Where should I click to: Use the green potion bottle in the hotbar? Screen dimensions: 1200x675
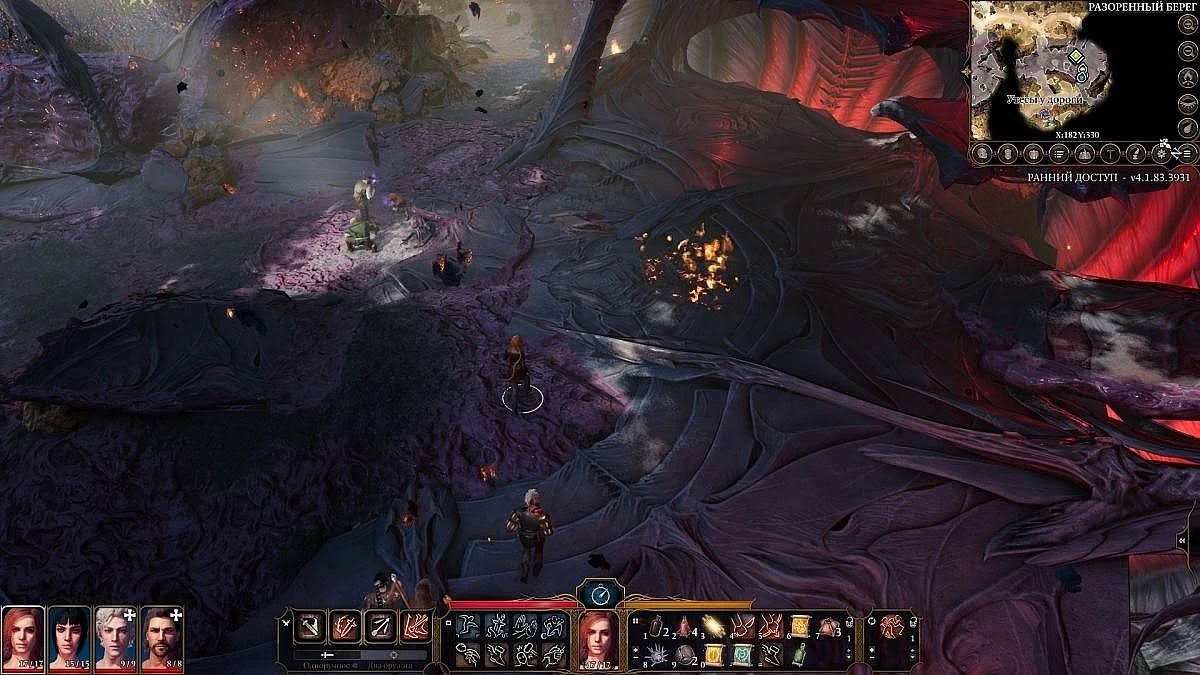pos(798,655)
